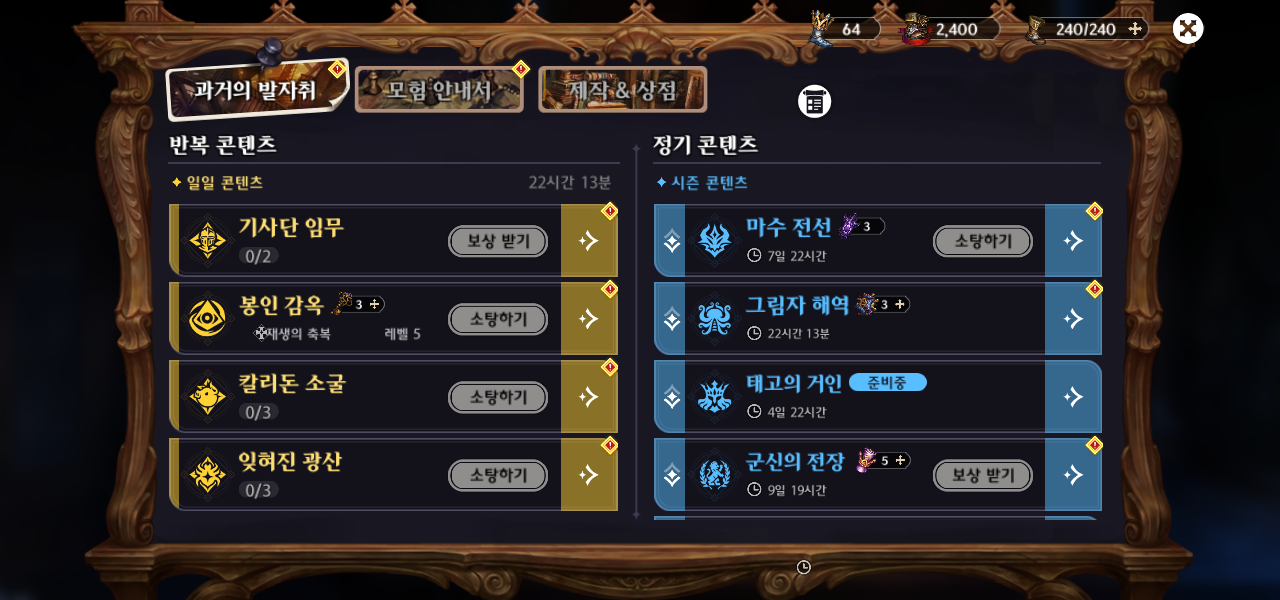Go to 그림자 해역 via blue arrow
Viewport: 1280px width, 600px height.
[1073, 319]
